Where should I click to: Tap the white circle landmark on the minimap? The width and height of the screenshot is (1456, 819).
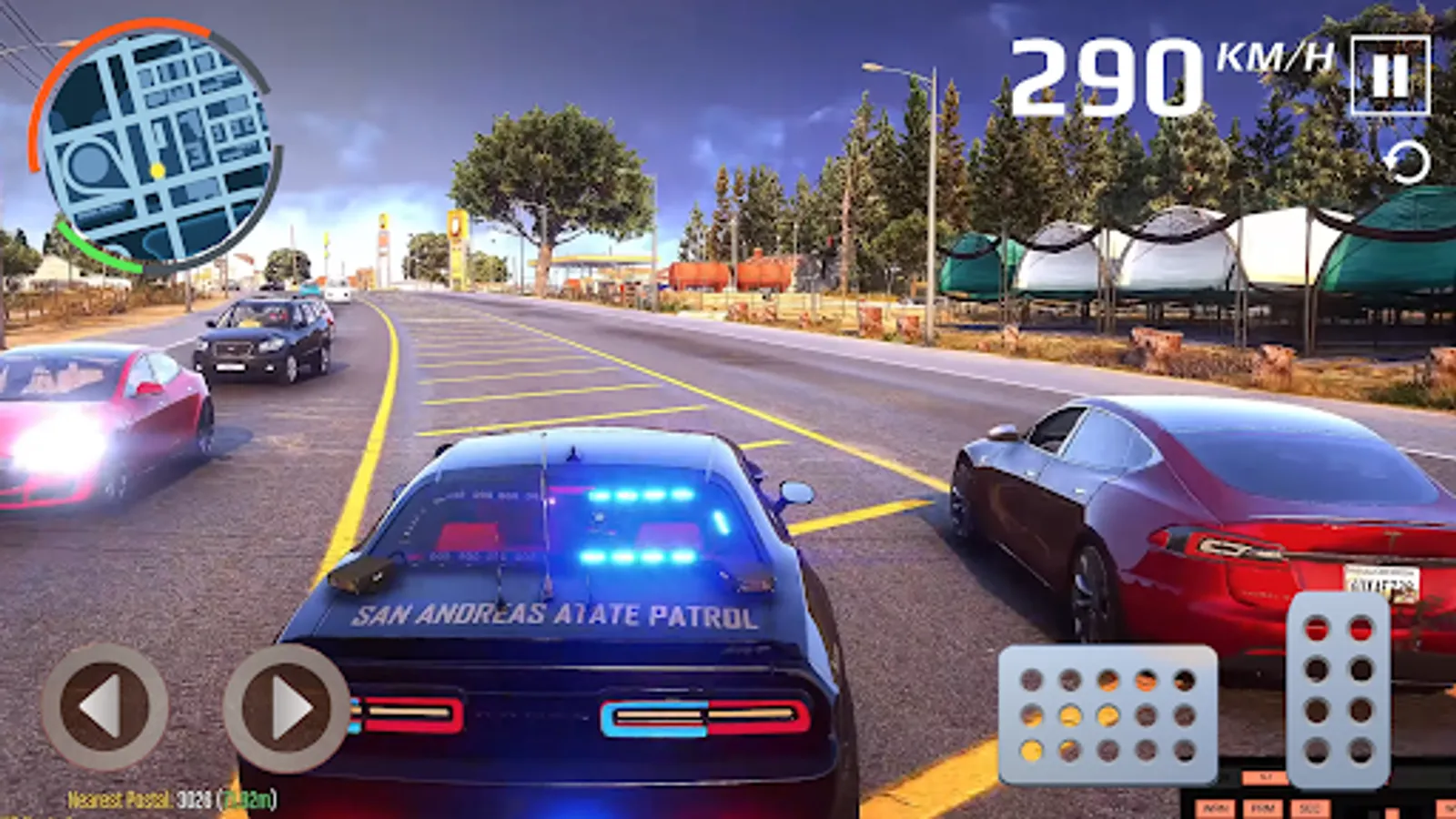point(89,164)
